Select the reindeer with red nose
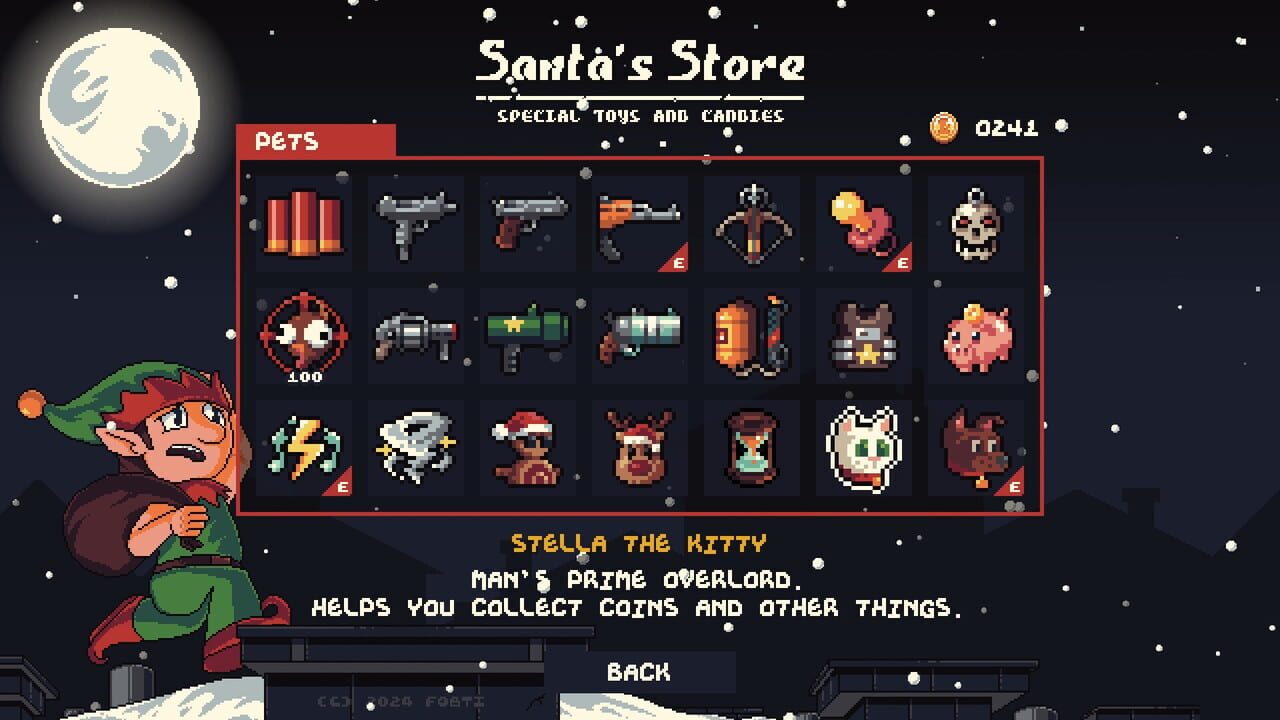Screen dimensions: 1280x720 639,448
